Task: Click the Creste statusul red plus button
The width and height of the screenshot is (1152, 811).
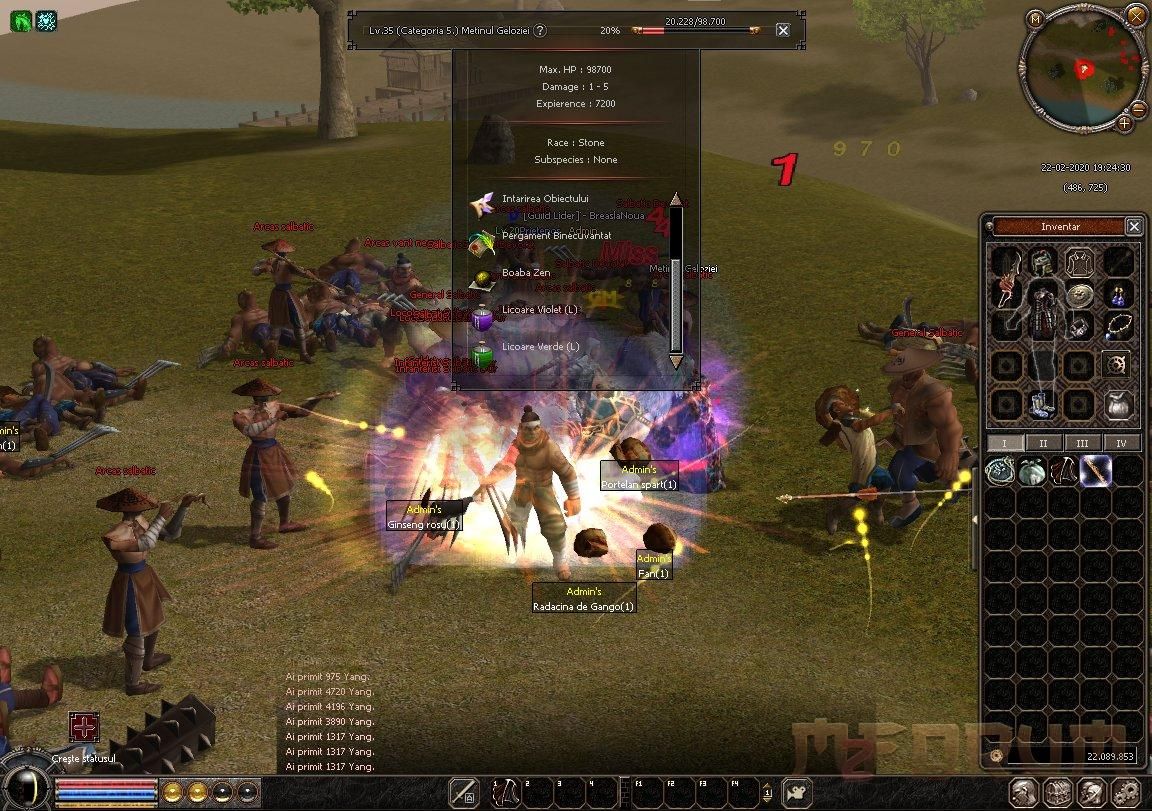Action: [x=84, y=727]
